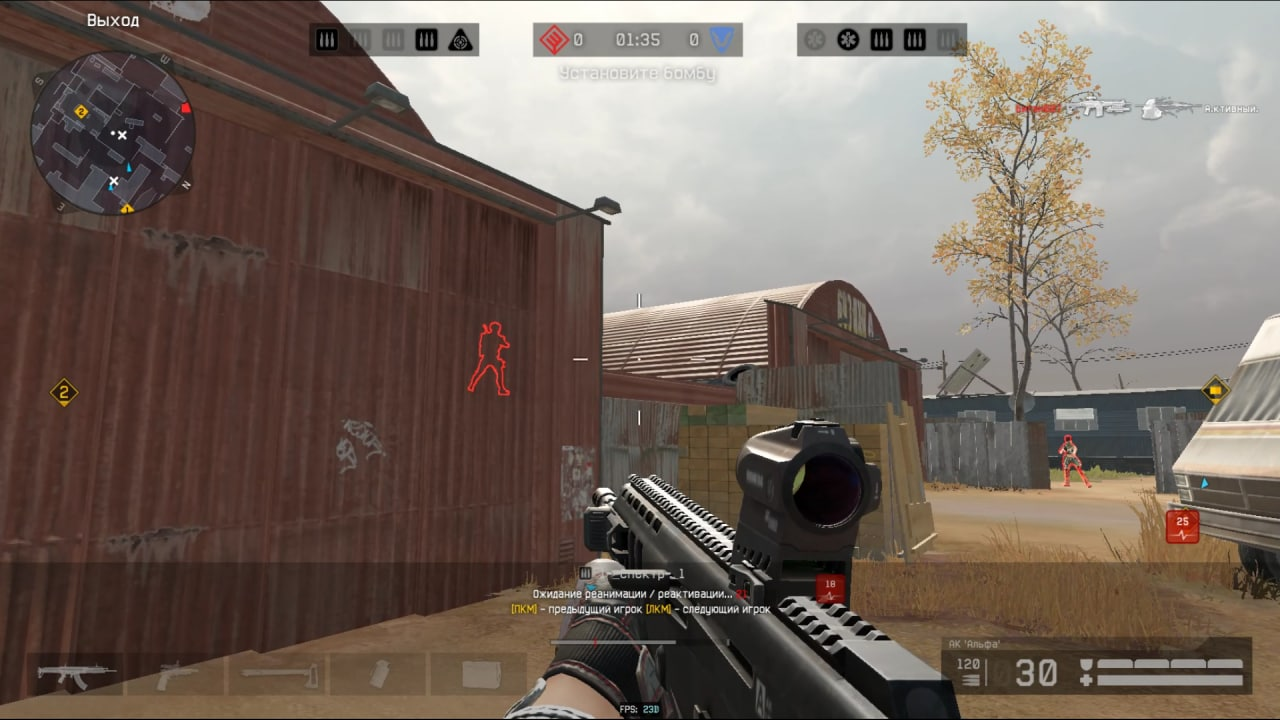Click the red team emblem on scoreboard
Screen dimensions: 1280x720
pyautogui.click(x=553, y=40)
